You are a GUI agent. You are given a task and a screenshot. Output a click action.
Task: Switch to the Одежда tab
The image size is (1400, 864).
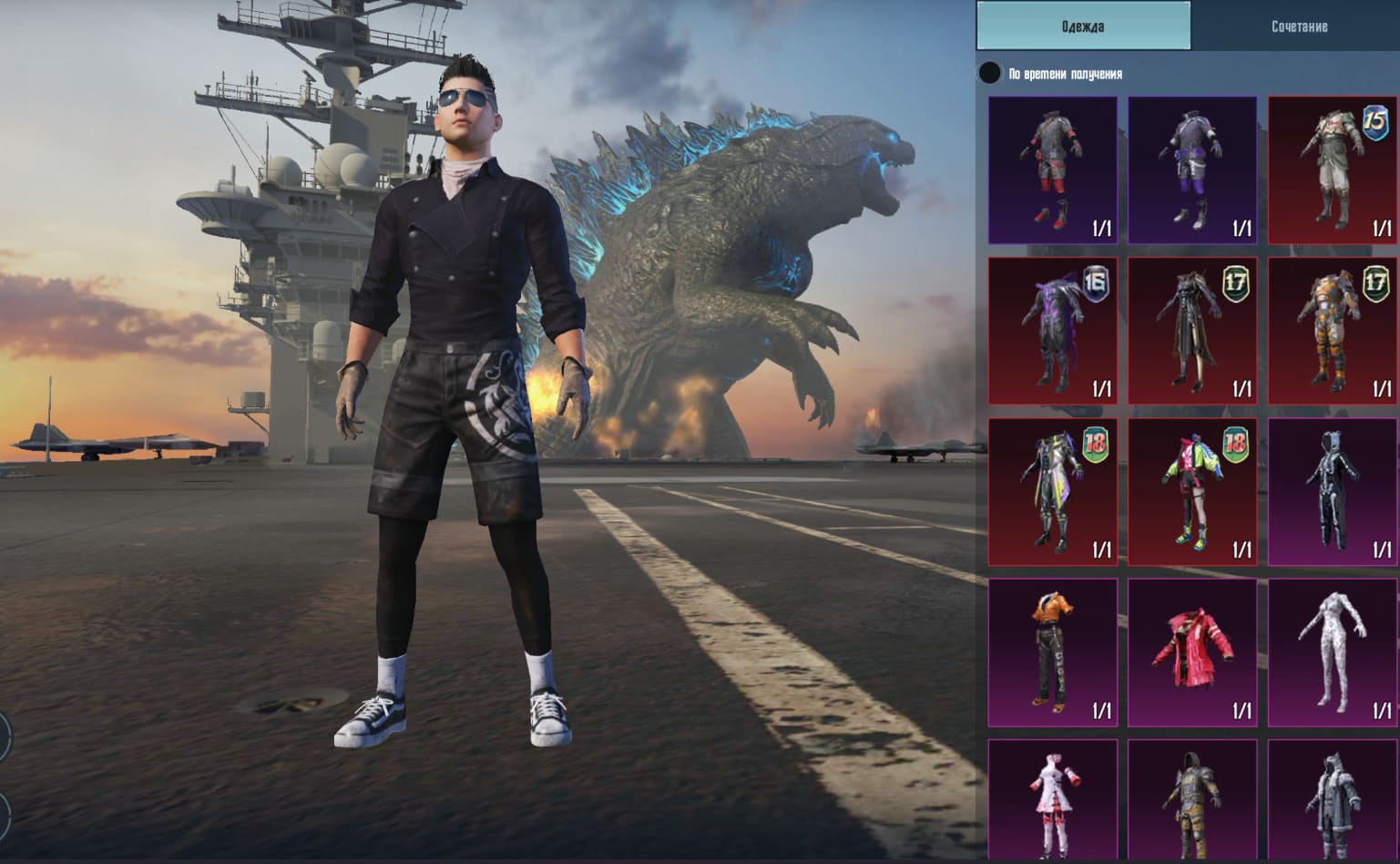1083,26
